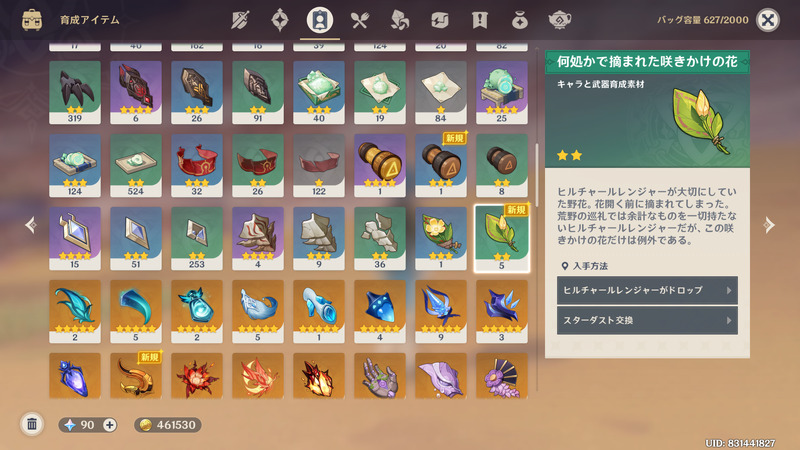This screenshot has width=800, height=450.
Task: Pick the yellow flower item with three stars
Action: [440, 239]
